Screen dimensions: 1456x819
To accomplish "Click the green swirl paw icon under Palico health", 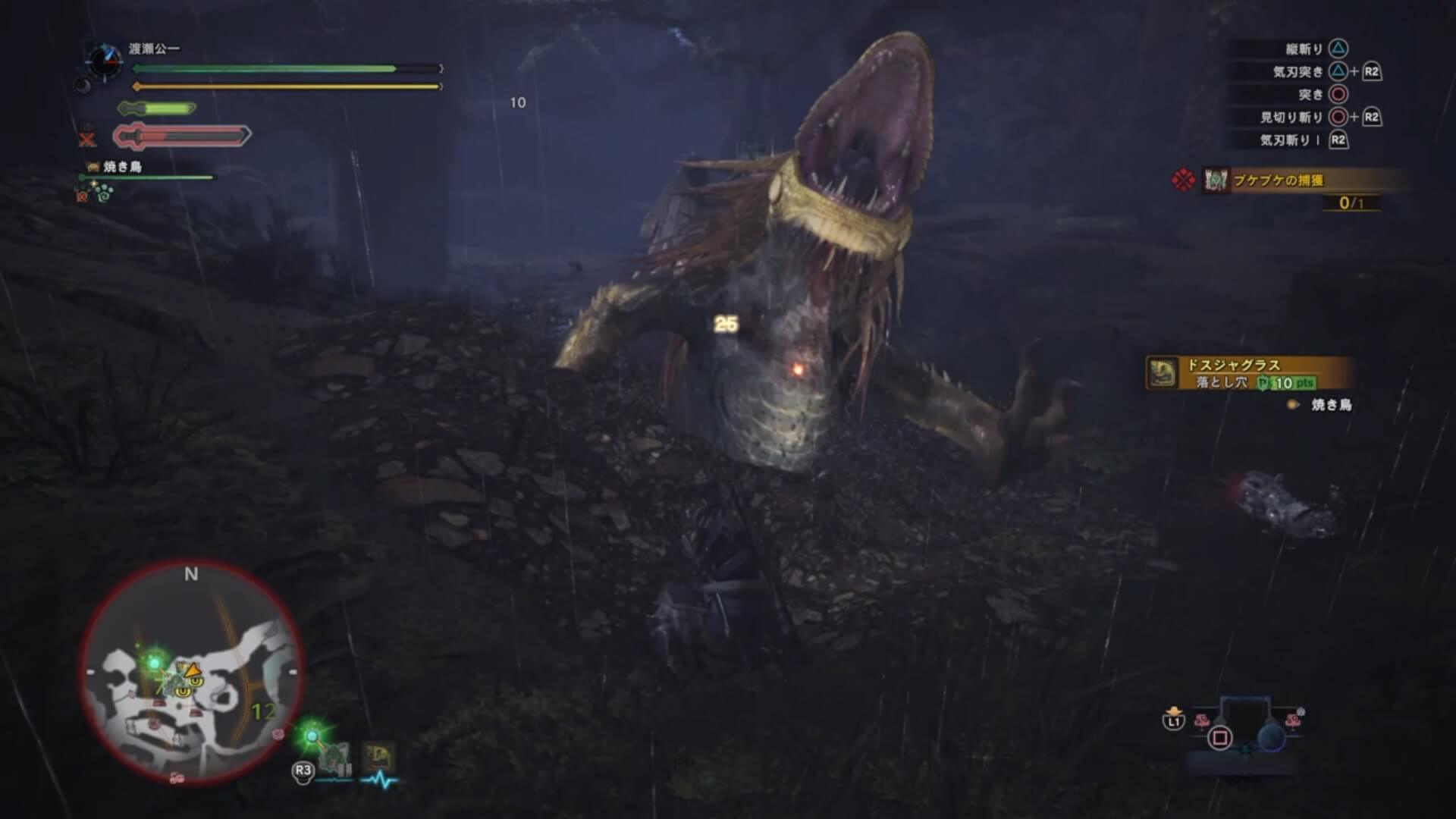I will point(104,194).
